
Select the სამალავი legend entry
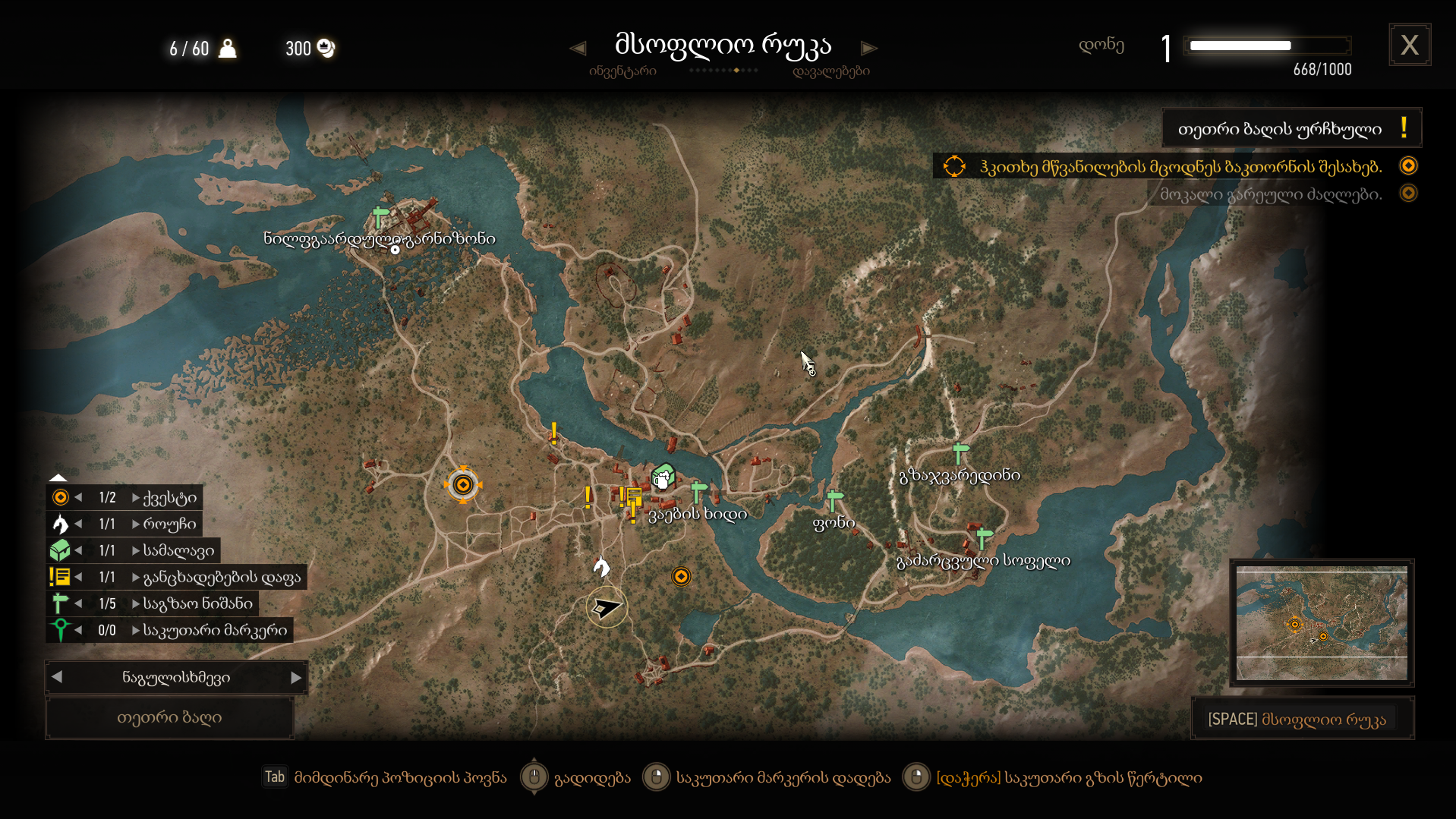178,551
